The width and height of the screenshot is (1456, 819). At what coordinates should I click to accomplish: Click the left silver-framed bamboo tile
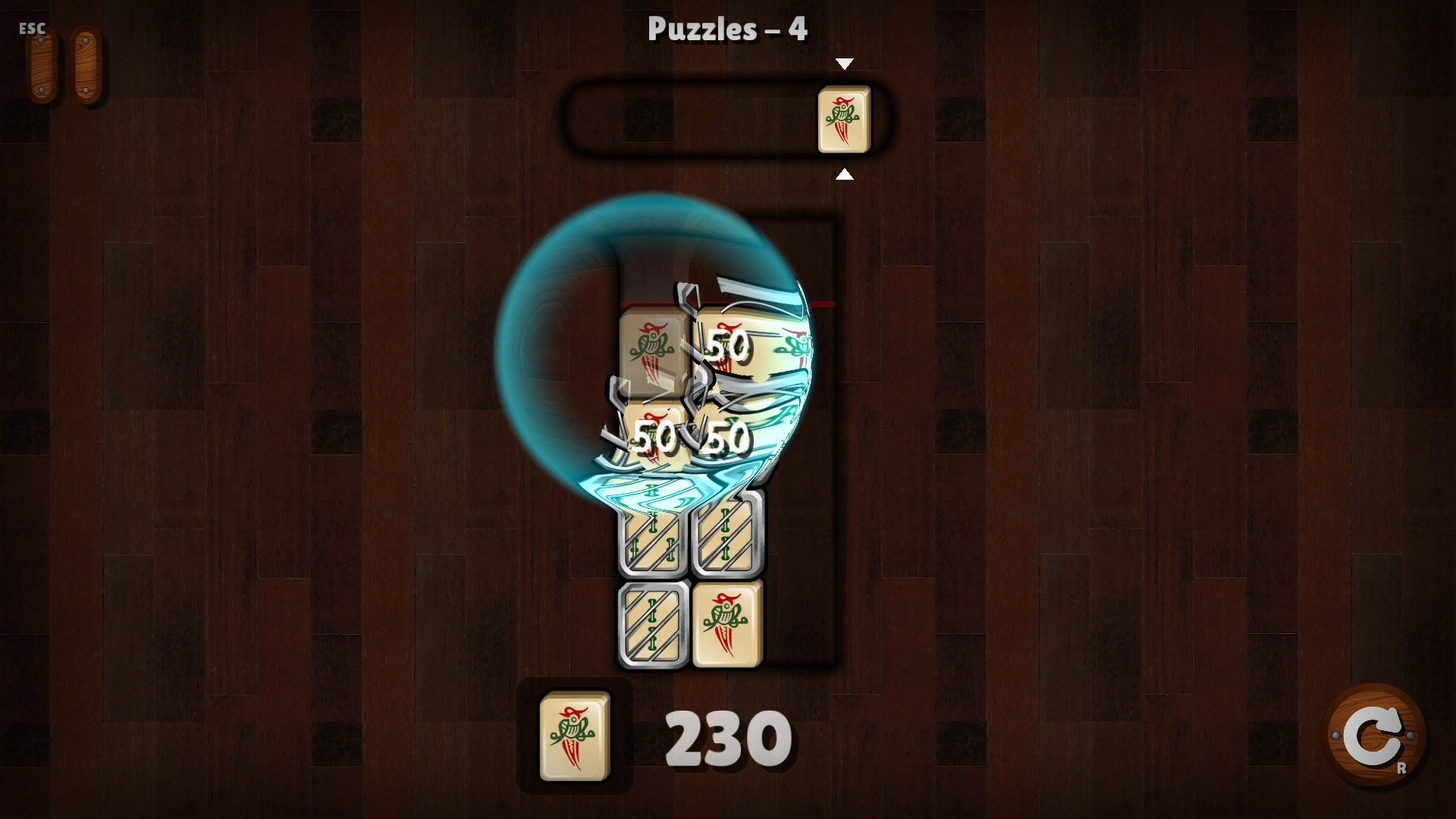653,541
